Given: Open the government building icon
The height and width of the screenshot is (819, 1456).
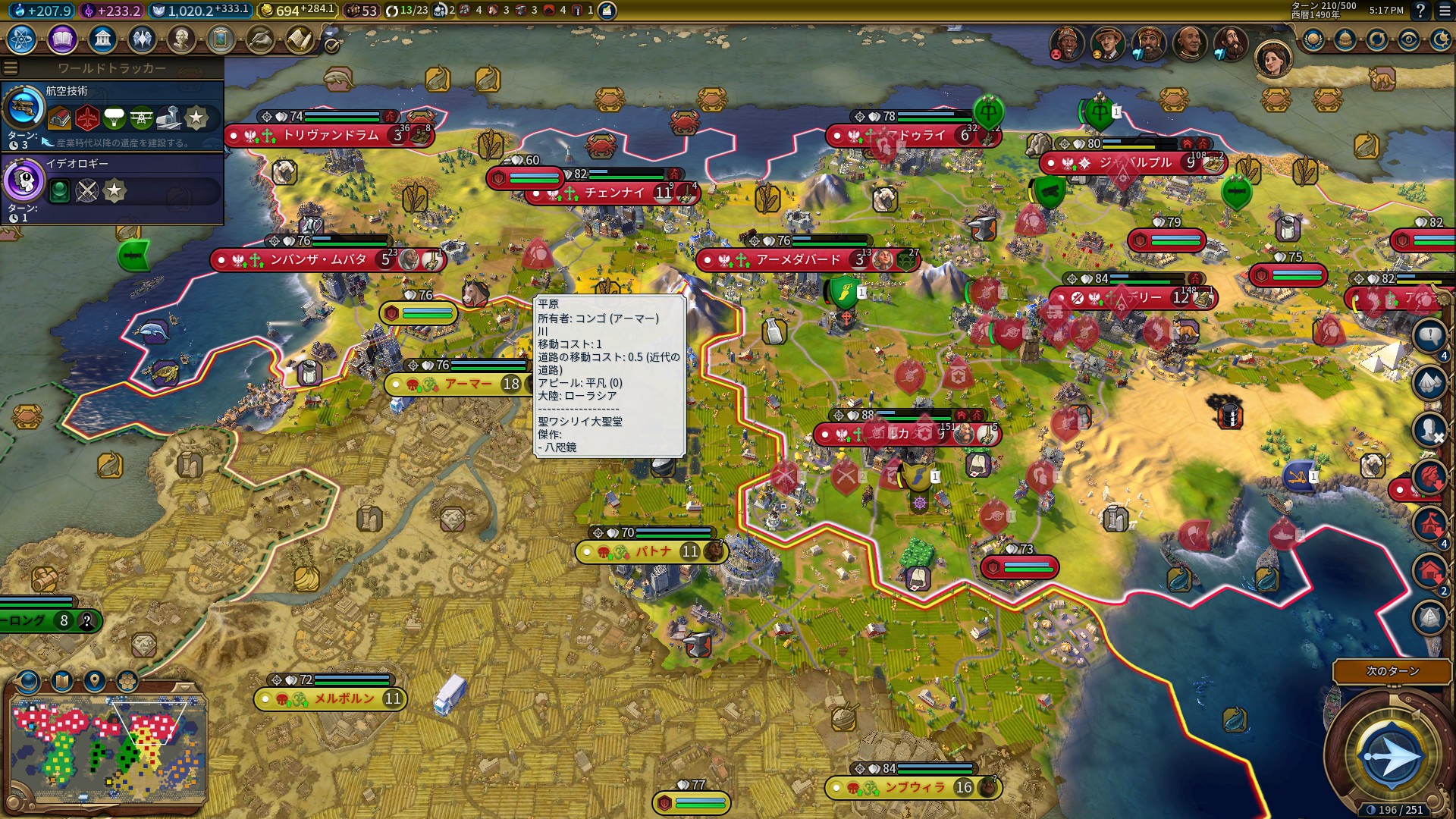Looking at the screenshot, I should [x=102, y=39].
